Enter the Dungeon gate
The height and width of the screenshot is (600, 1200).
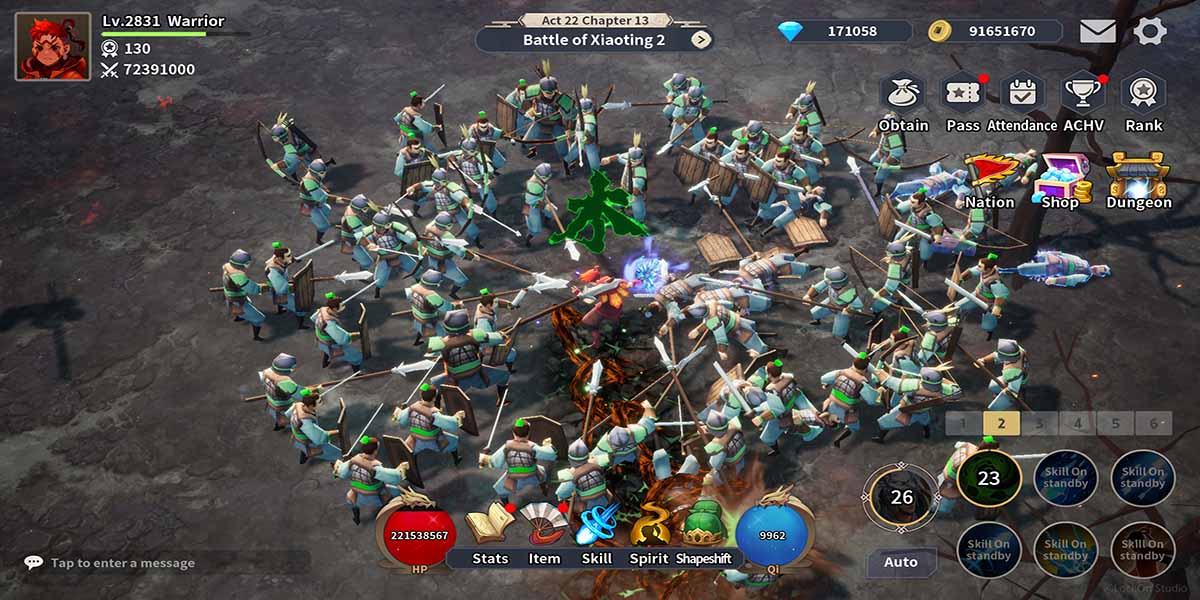point(1138,178)
